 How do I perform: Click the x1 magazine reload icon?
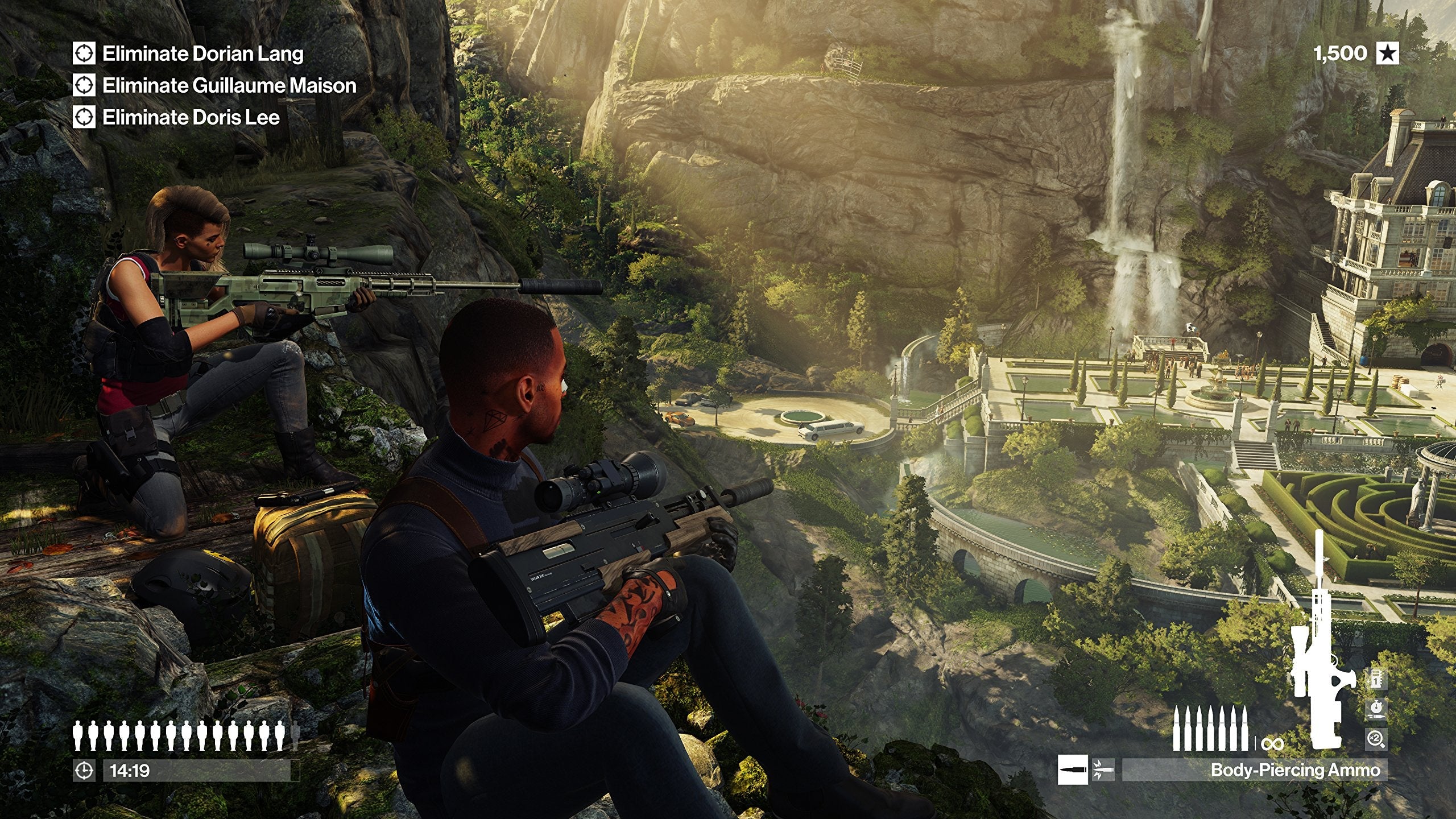[1376, 679]
